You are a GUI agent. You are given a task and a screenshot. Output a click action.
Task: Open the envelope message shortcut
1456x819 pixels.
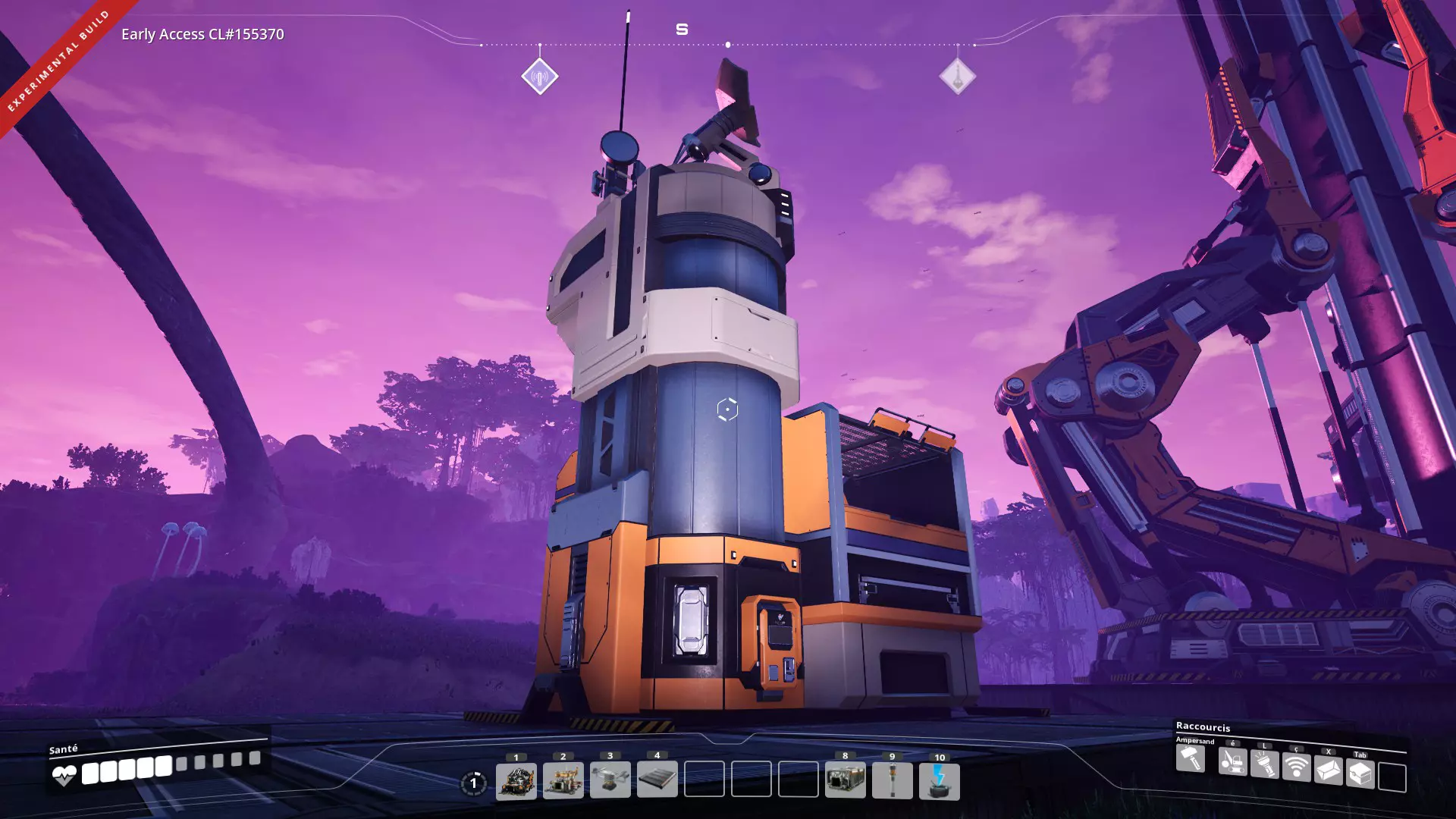(1329, 771)
